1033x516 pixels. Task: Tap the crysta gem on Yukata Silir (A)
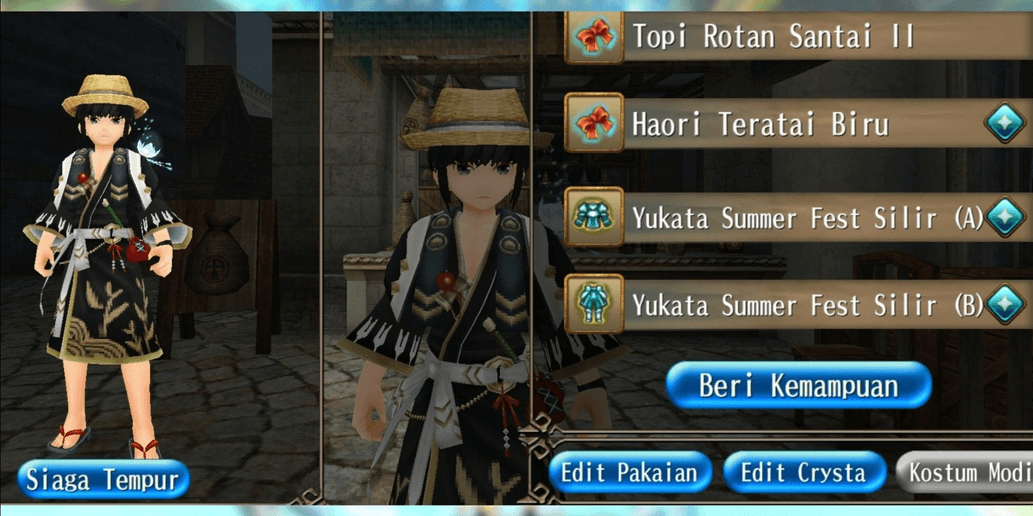click(1006, 217)
